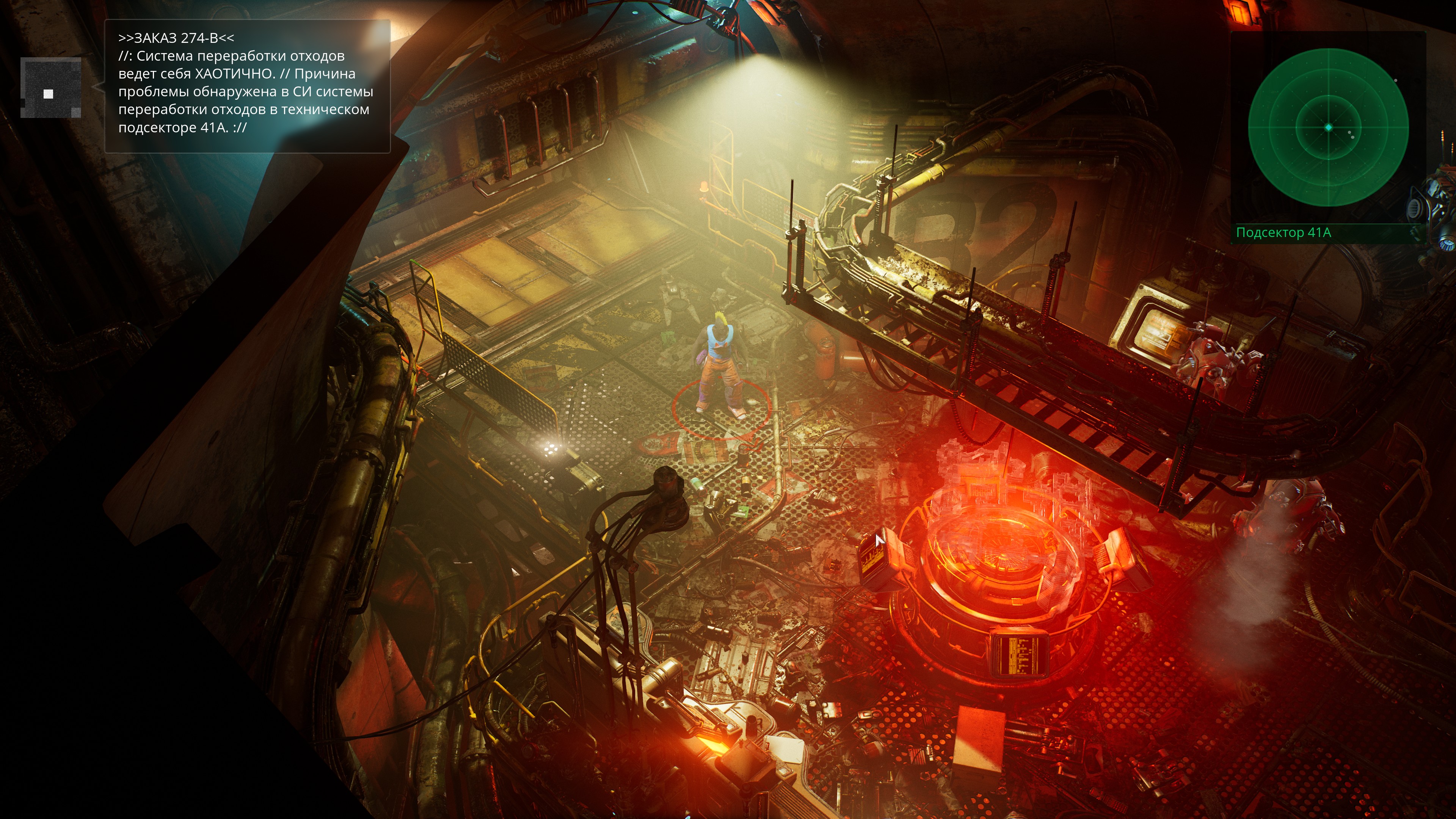Click the Подсектор 41A location label
The image size is (1456, 819).
click(1283, 233)
